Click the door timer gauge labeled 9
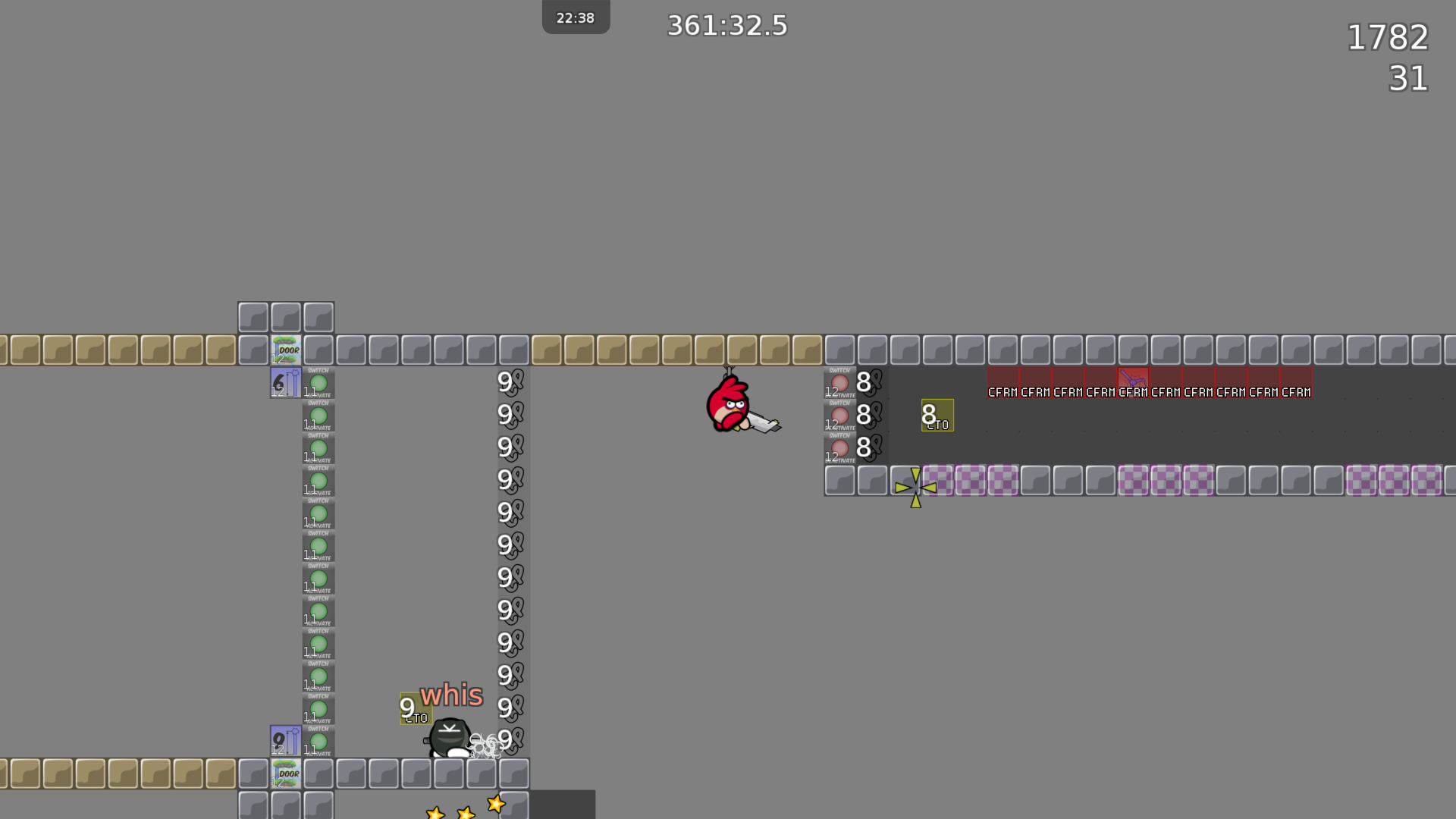The width and height of the screenshot is (1456, 819). pyautogui.click(x=284, y=741)
